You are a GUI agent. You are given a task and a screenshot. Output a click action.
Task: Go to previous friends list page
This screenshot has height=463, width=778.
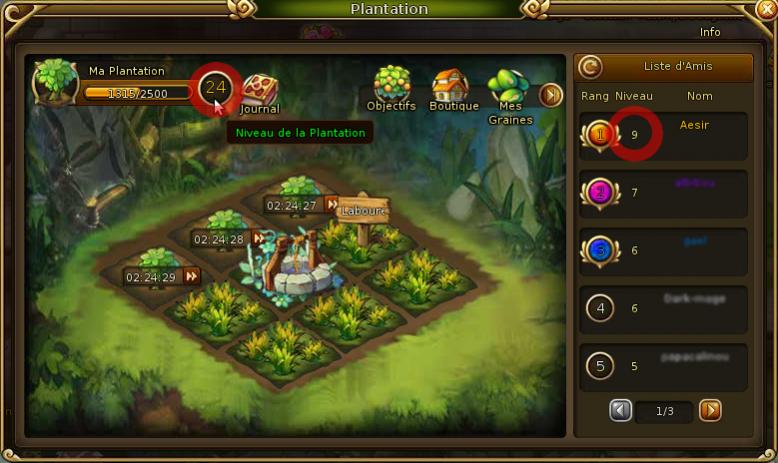(621, 410)
